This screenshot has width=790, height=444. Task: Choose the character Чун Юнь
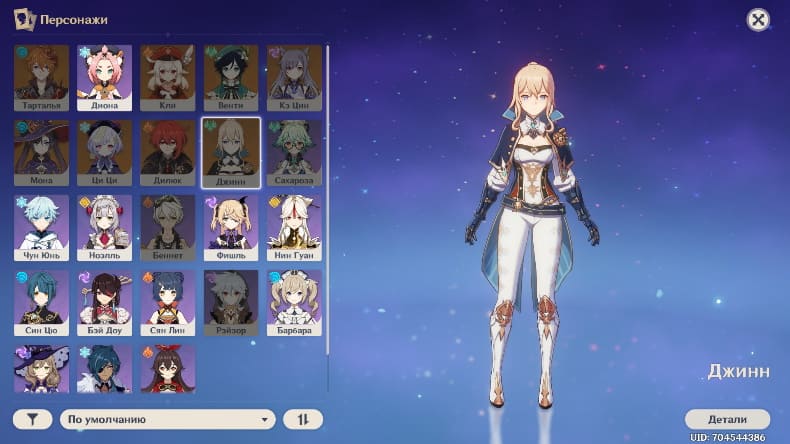[x=42, y=227]
